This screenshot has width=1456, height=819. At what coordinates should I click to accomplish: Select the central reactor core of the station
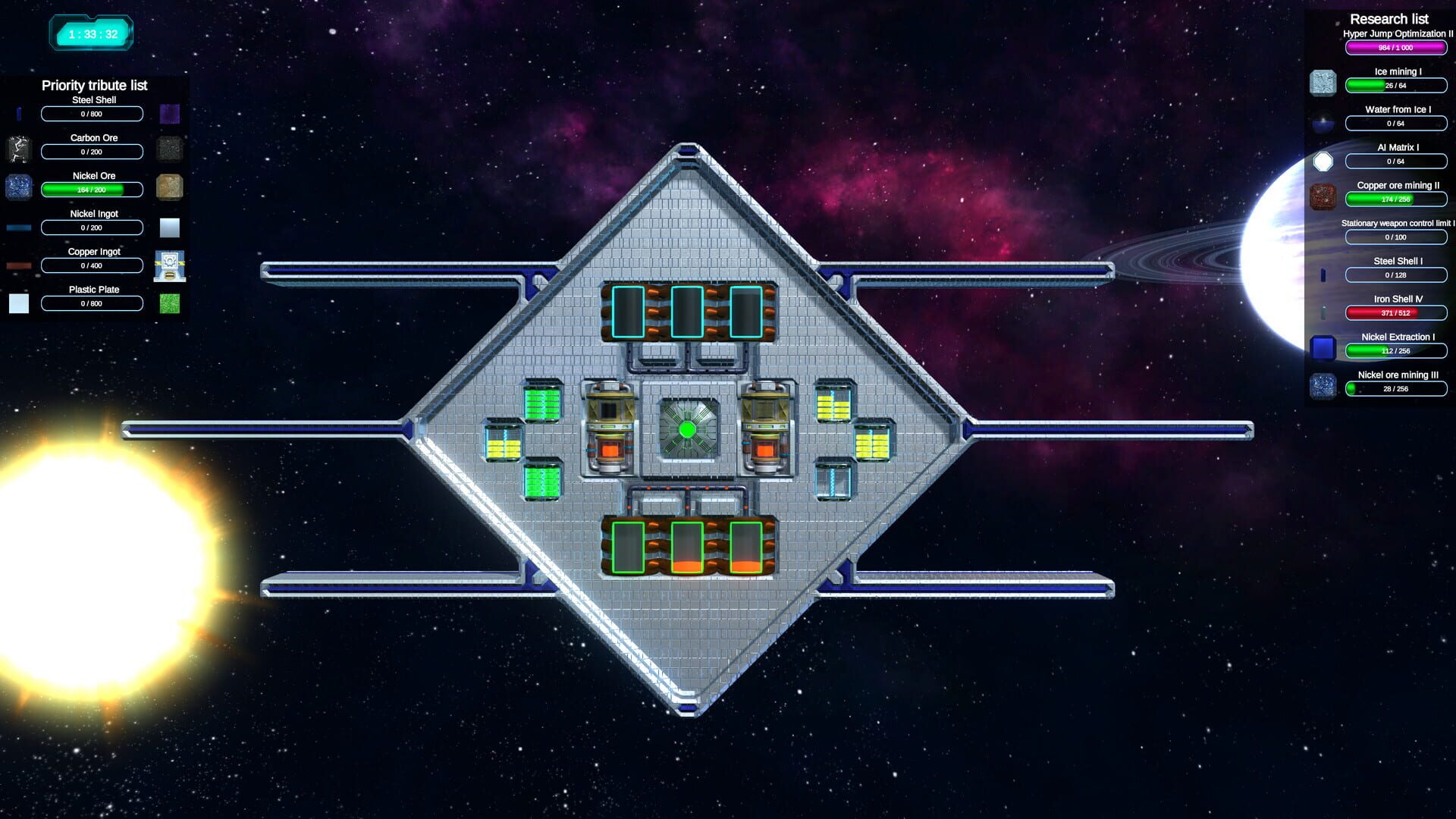pyautogui.click(x=688, y=429)
